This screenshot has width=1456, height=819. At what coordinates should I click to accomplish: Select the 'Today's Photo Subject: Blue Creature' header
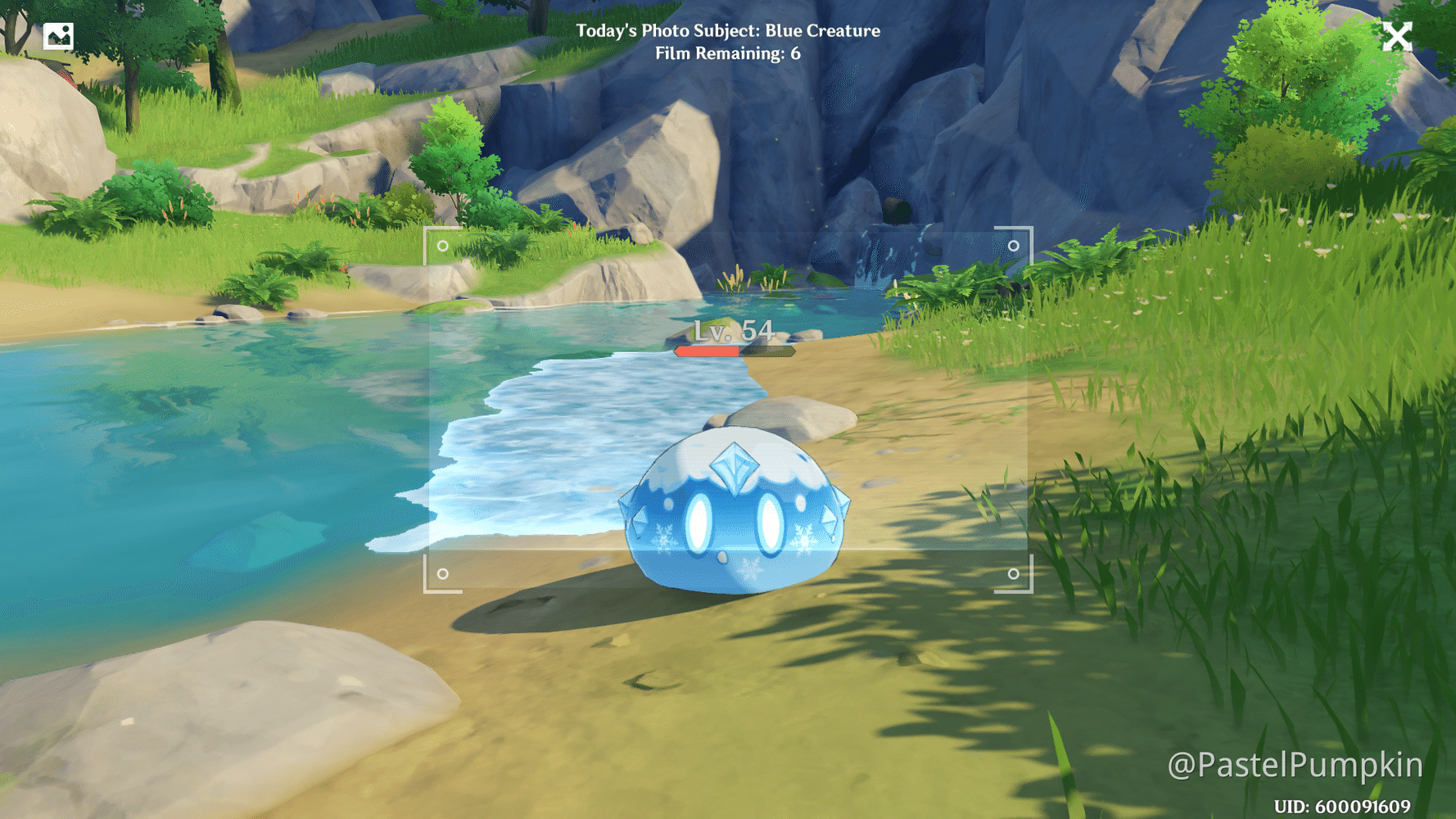tap(727, 31)
